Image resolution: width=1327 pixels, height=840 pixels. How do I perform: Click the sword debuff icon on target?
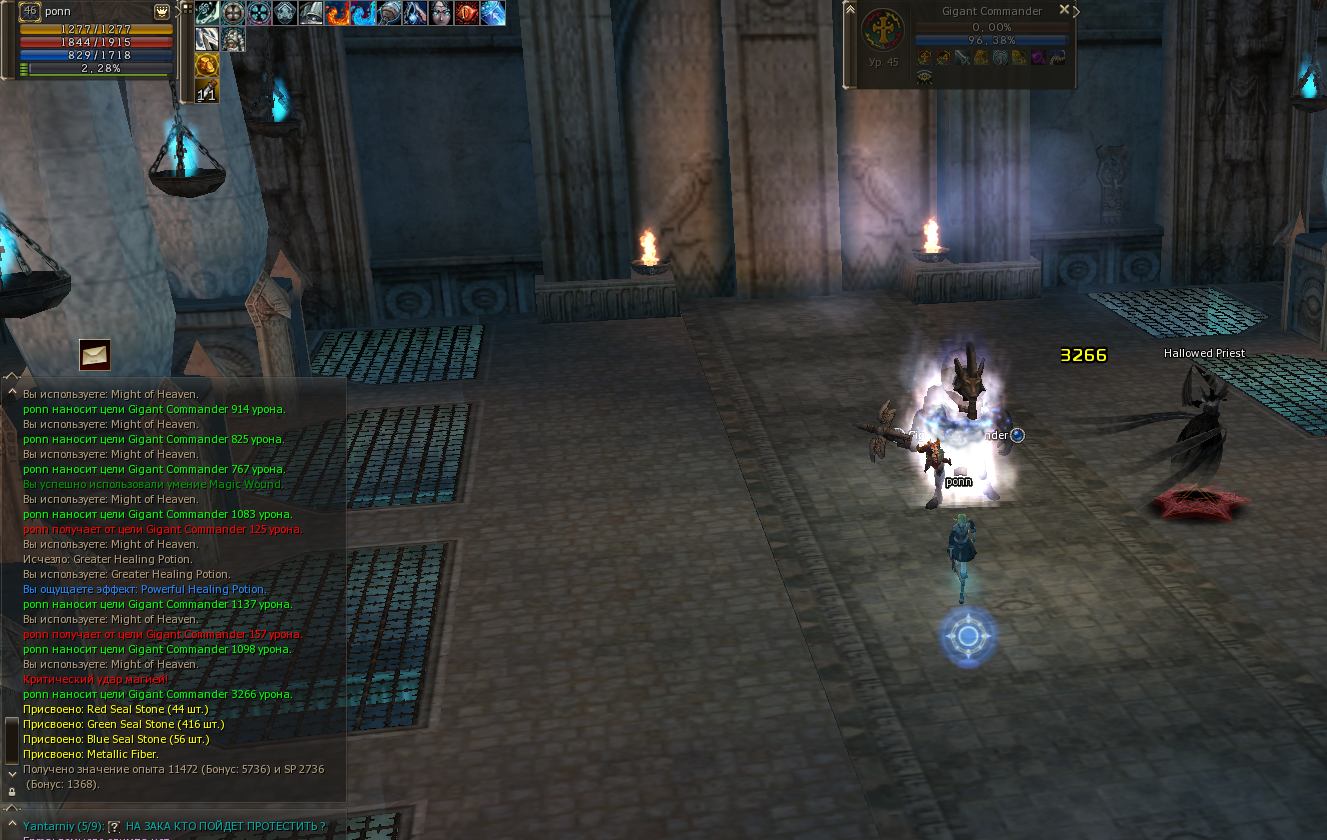click(x=962, y=58)
